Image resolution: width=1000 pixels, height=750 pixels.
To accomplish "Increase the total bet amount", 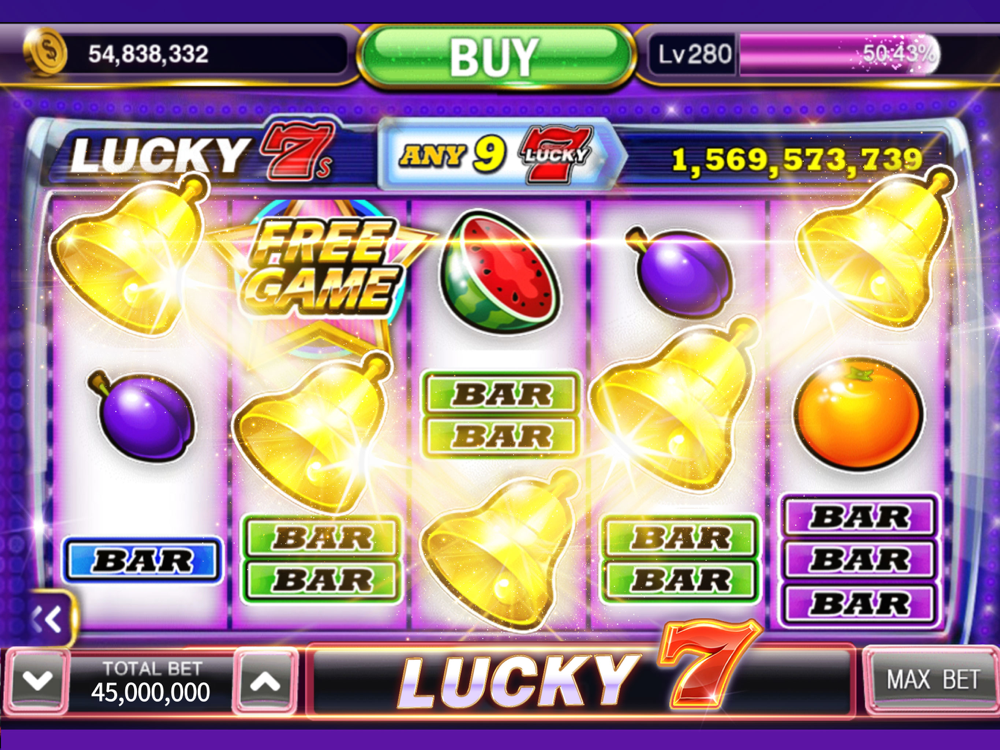I will point(265,682).
